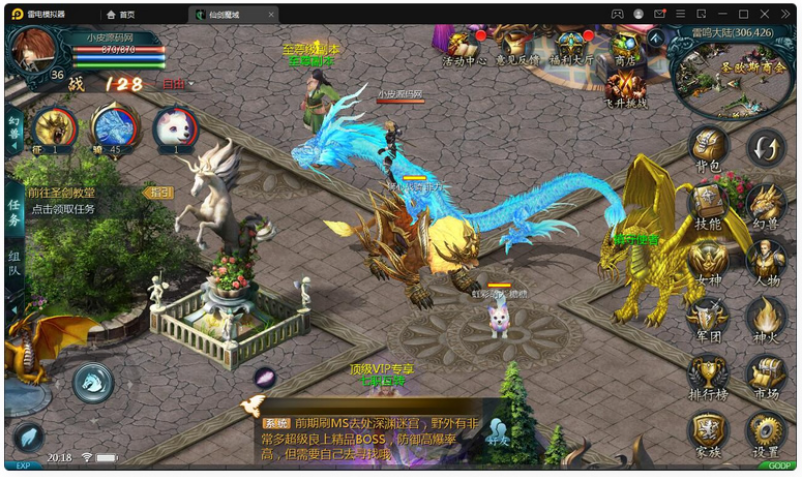Open the 神火 divine fire menu

click(766, 318)
